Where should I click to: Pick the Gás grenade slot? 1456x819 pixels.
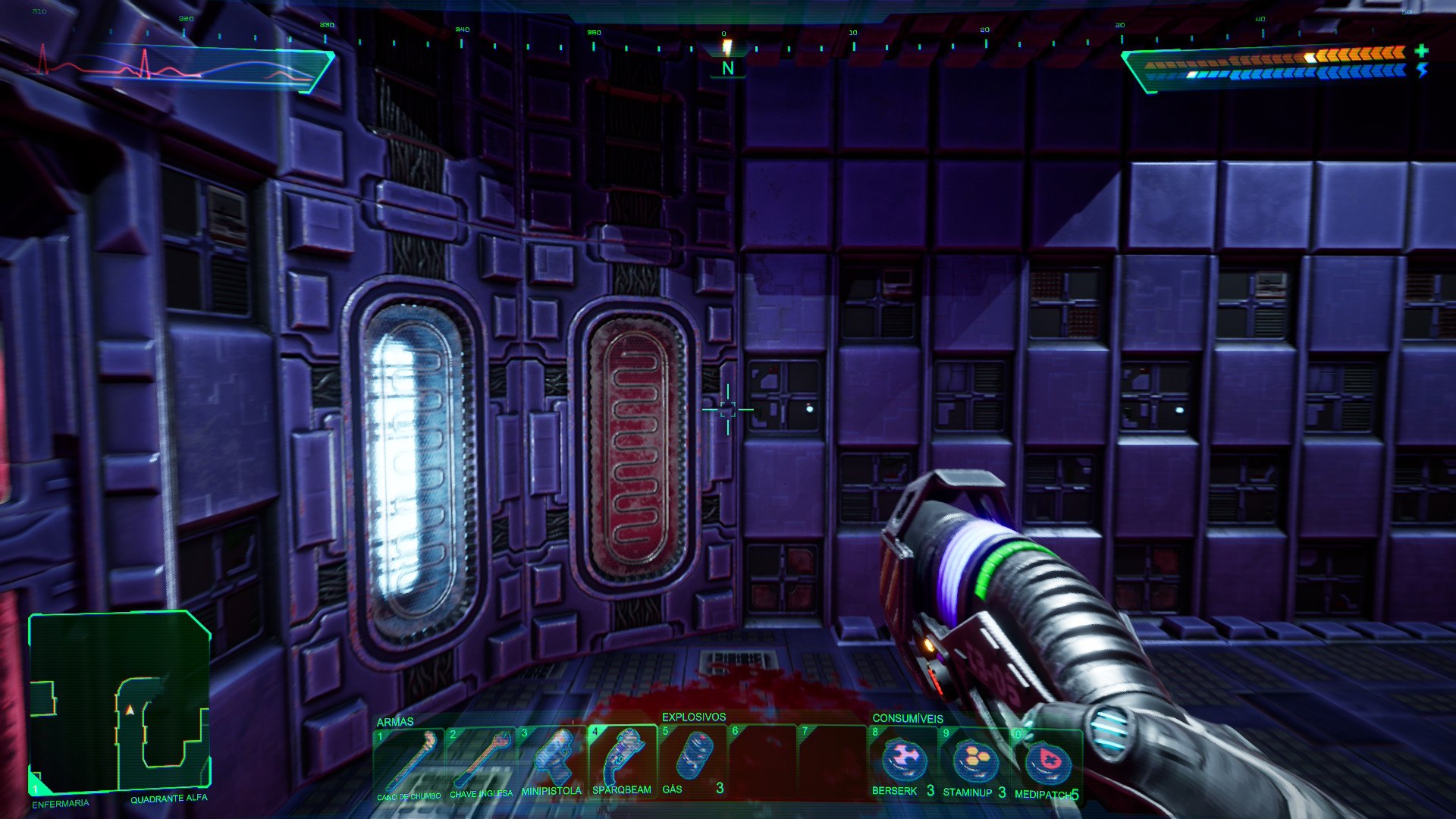coord(693,761)
